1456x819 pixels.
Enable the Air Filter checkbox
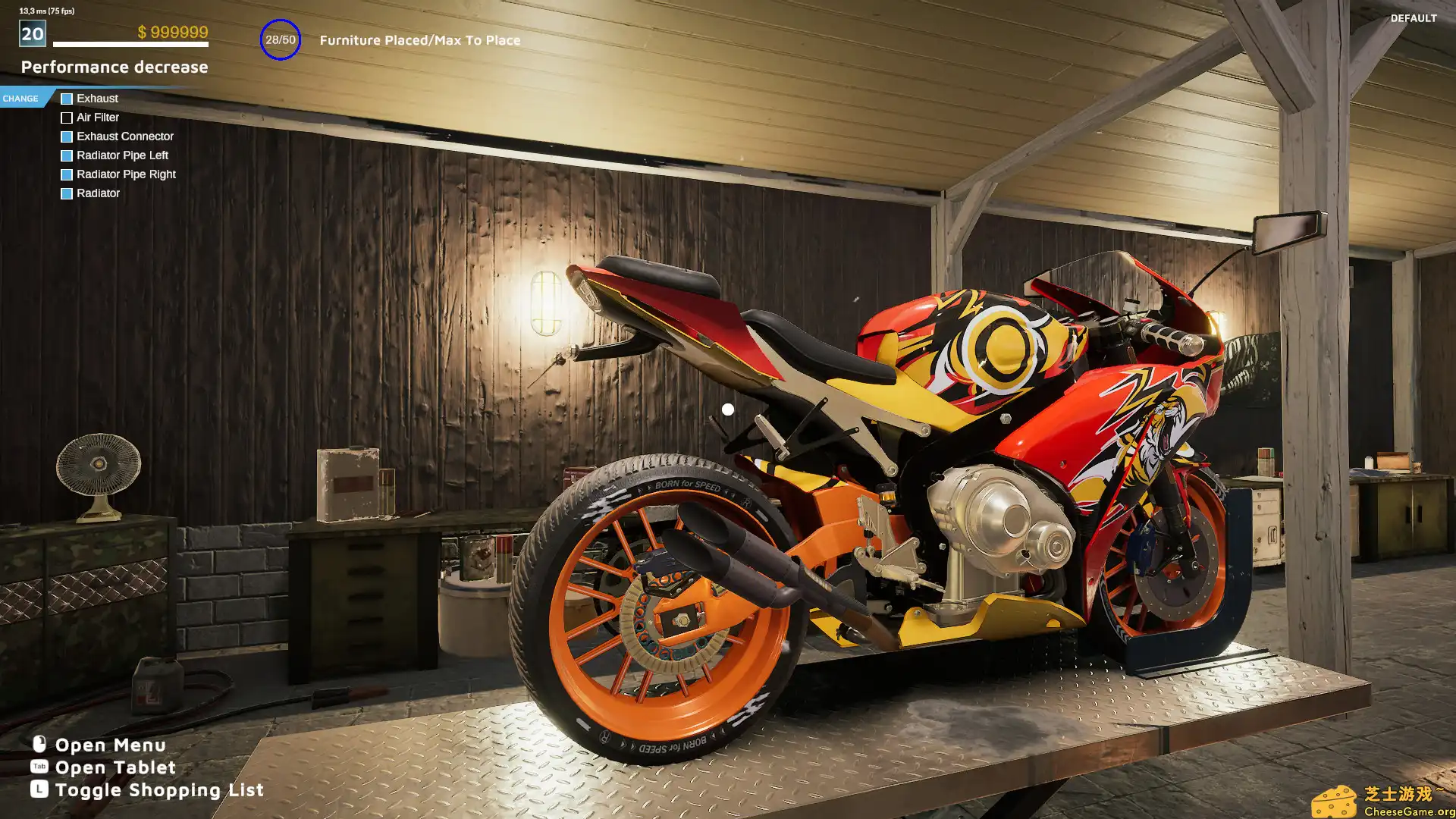pyautogui.click(x=67, y=118)
